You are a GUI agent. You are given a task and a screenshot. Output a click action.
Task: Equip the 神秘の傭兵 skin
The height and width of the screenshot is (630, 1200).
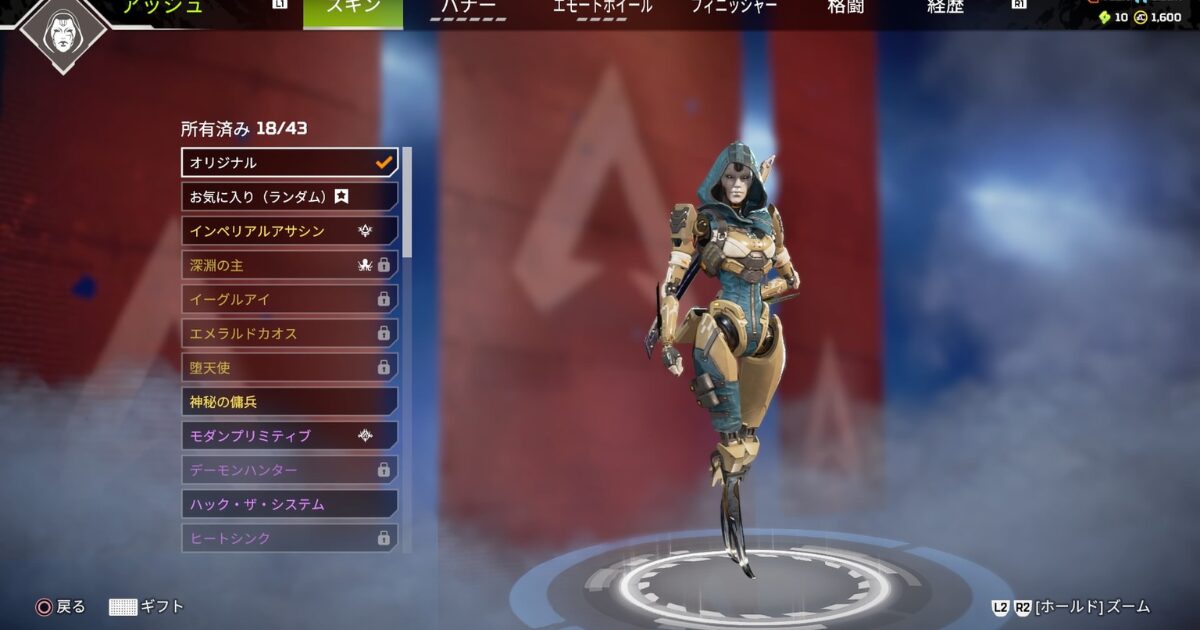point(289,402)
